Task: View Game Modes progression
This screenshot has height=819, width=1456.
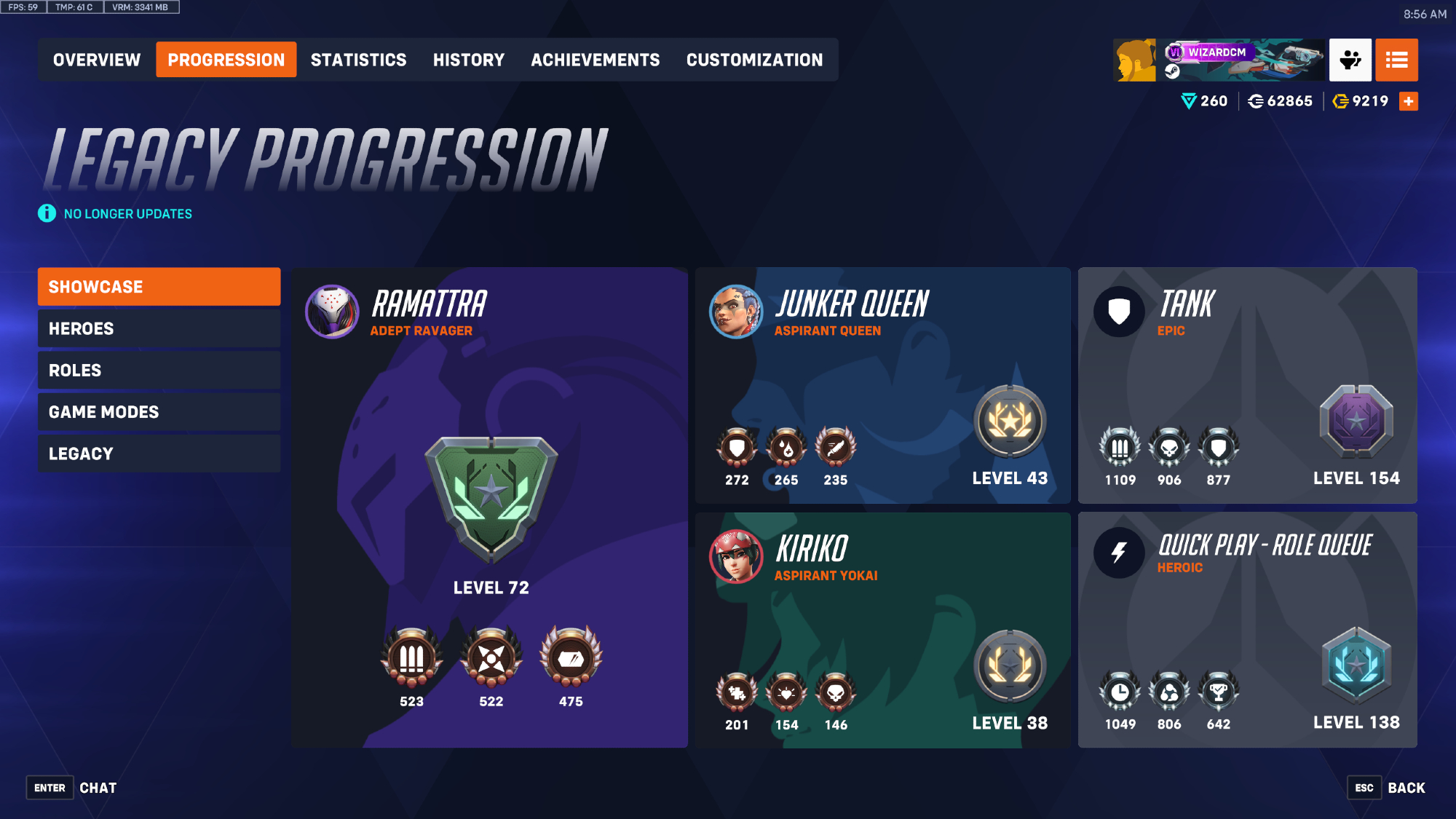Action: click(x=159, y=412)
